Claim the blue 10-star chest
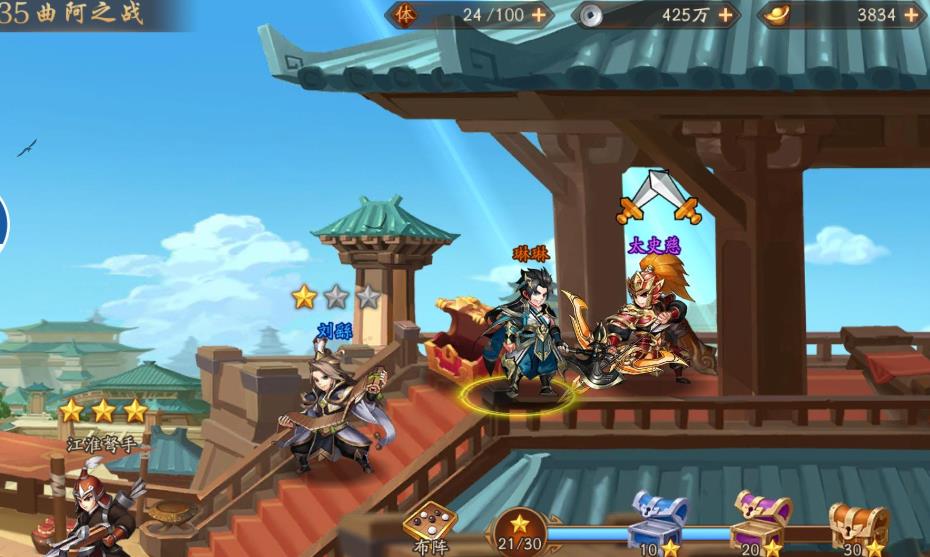930x557 pixels. [658, 520]
